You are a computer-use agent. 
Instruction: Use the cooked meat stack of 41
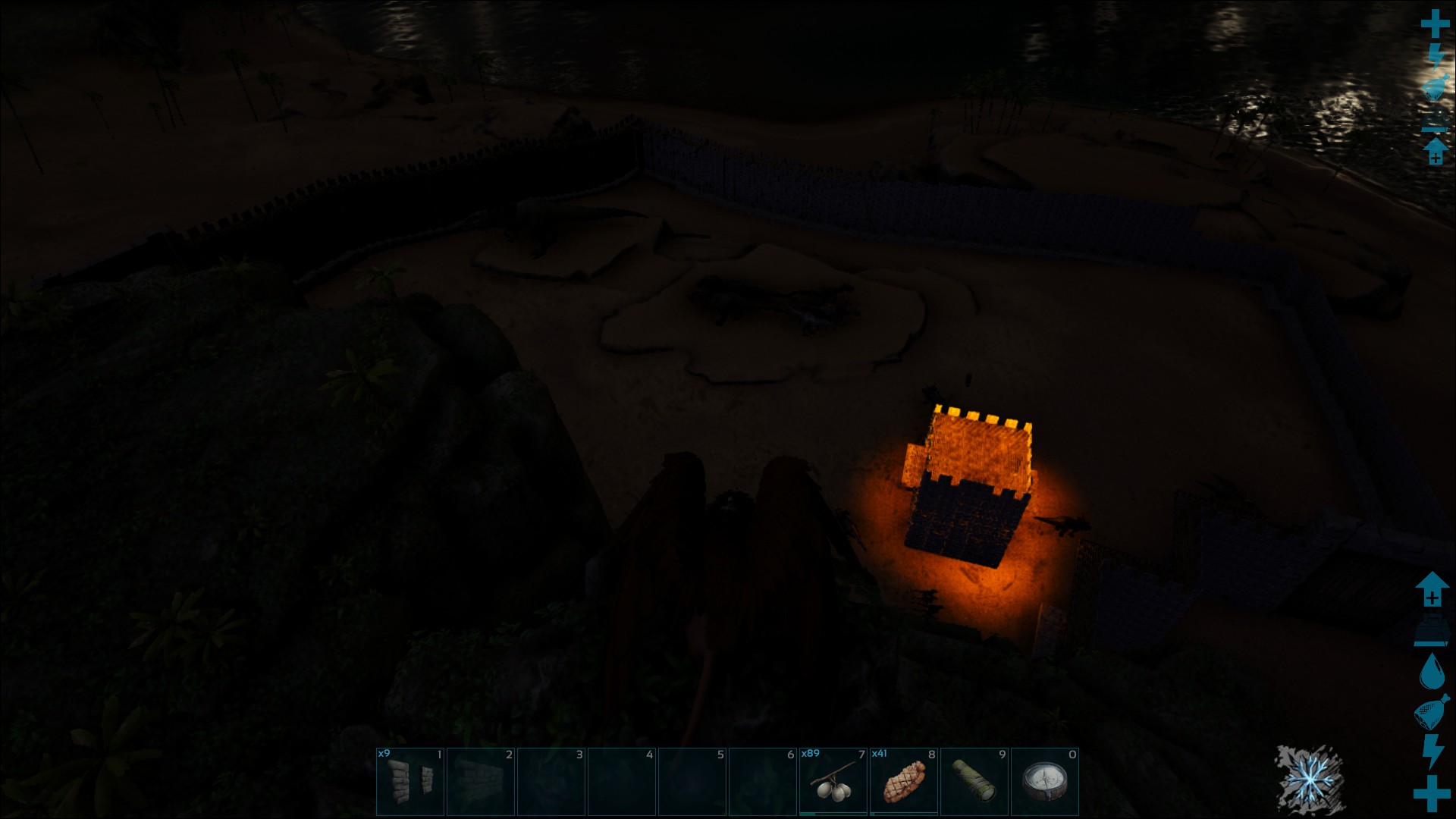[903, 782]
